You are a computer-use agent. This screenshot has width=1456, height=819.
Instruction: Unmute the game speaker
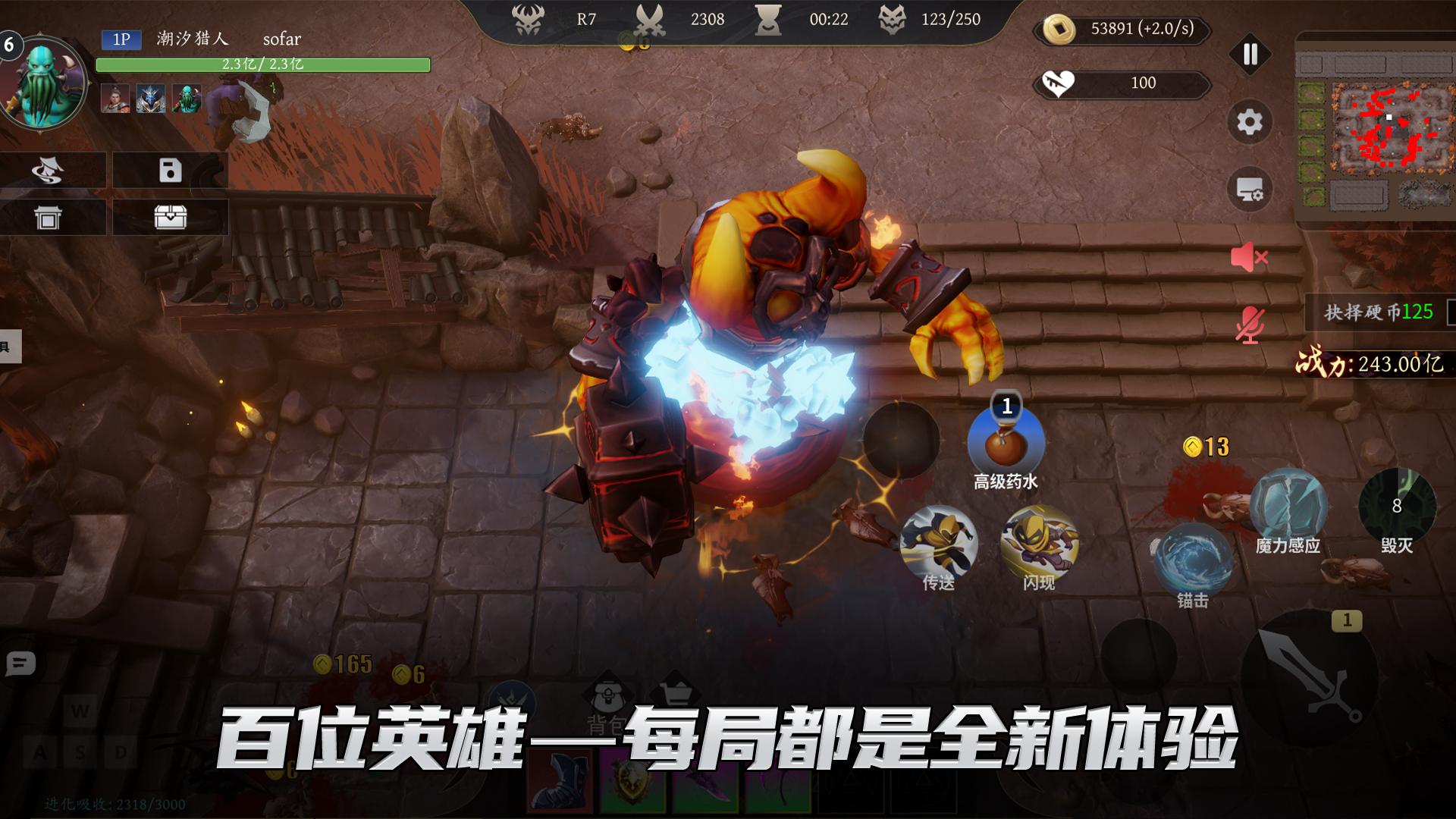click(1248, 258)
